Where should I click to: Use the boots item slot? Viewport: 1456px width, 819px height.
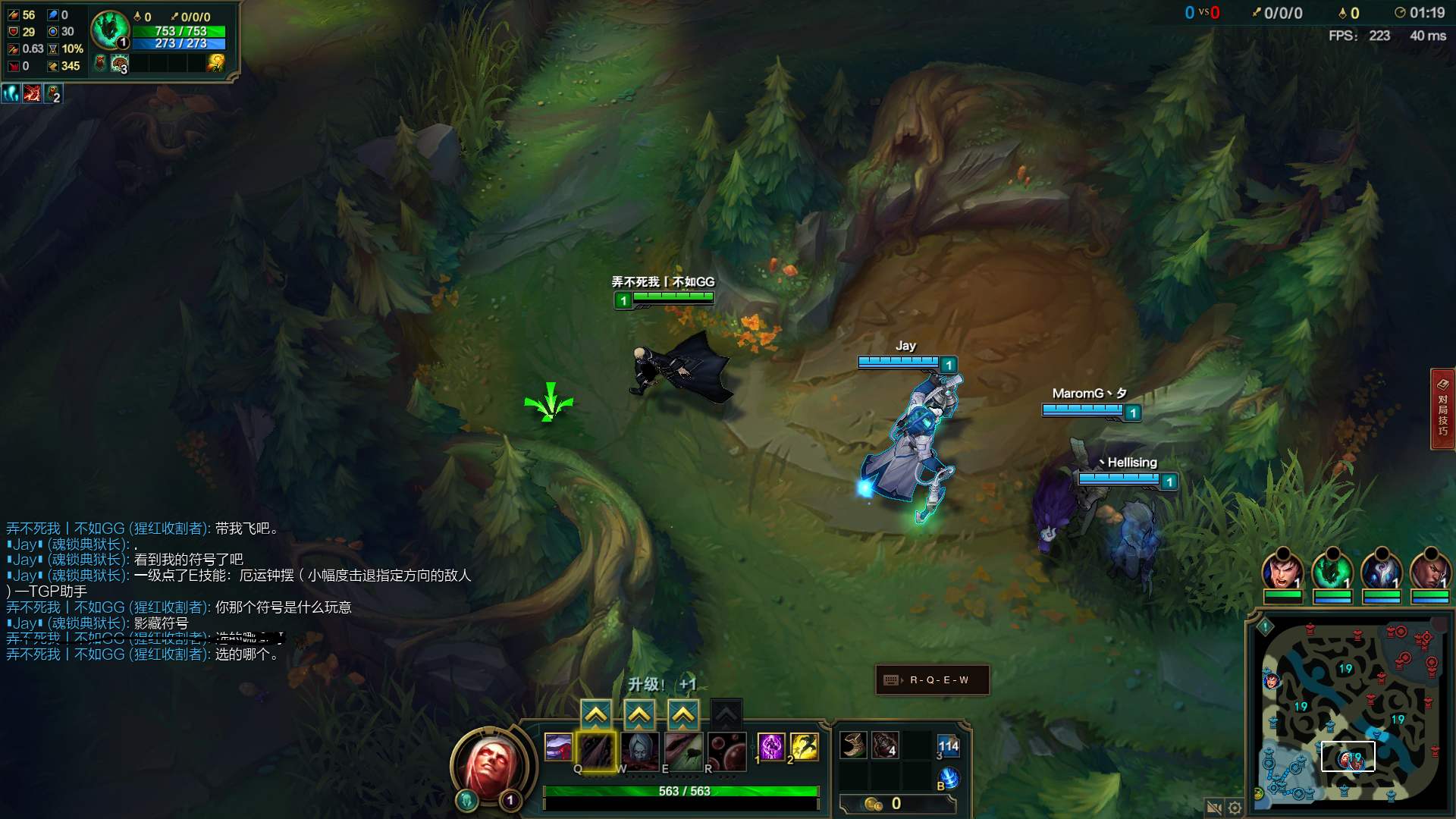pyautogui.click(x=853, y=745)
